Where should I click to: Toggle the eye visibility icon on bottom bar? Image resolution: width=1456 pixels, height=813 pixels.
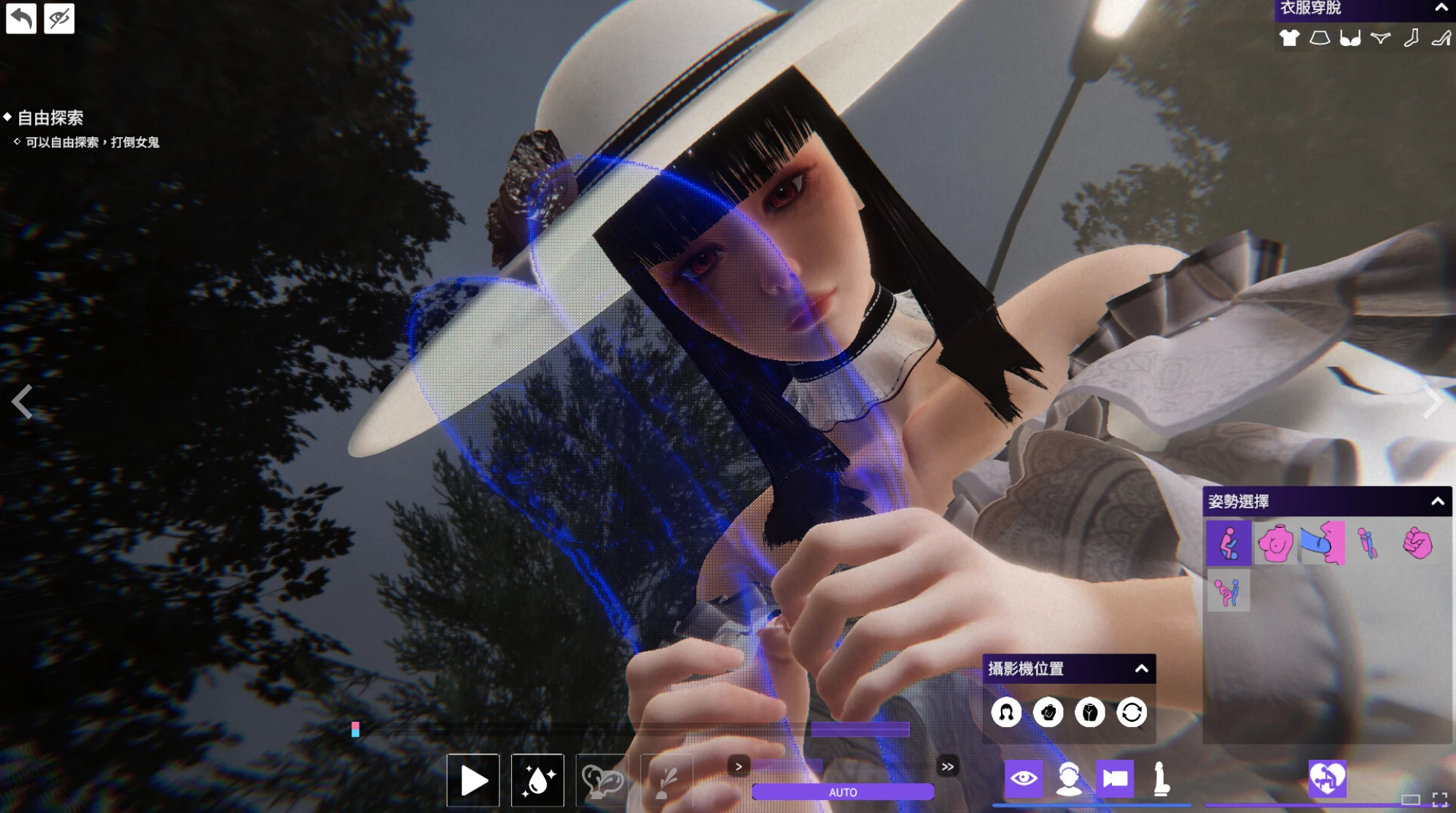click(x=1025, y=779)
